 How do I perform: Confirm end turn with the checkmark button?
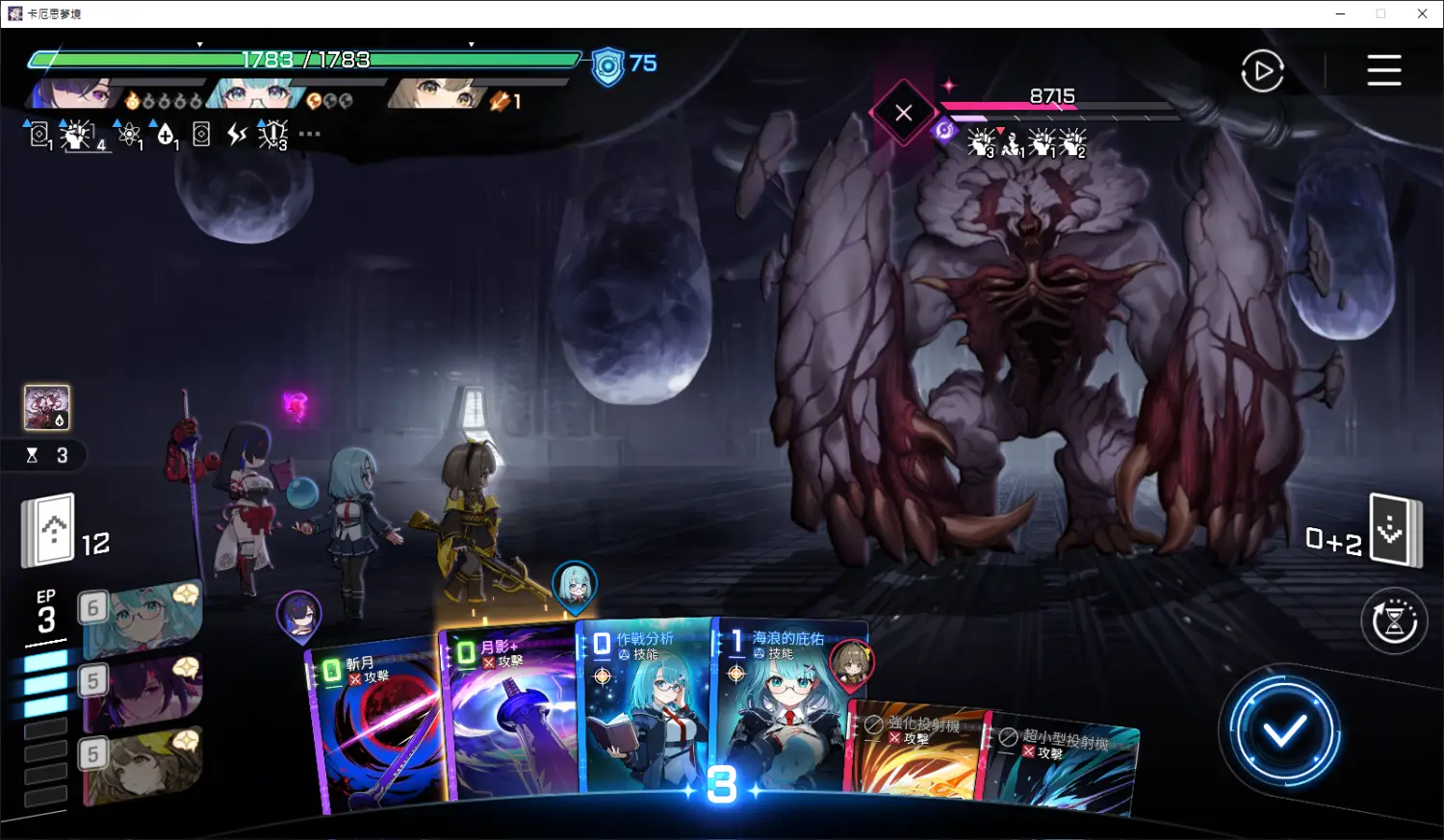(x=1283, y=732)
